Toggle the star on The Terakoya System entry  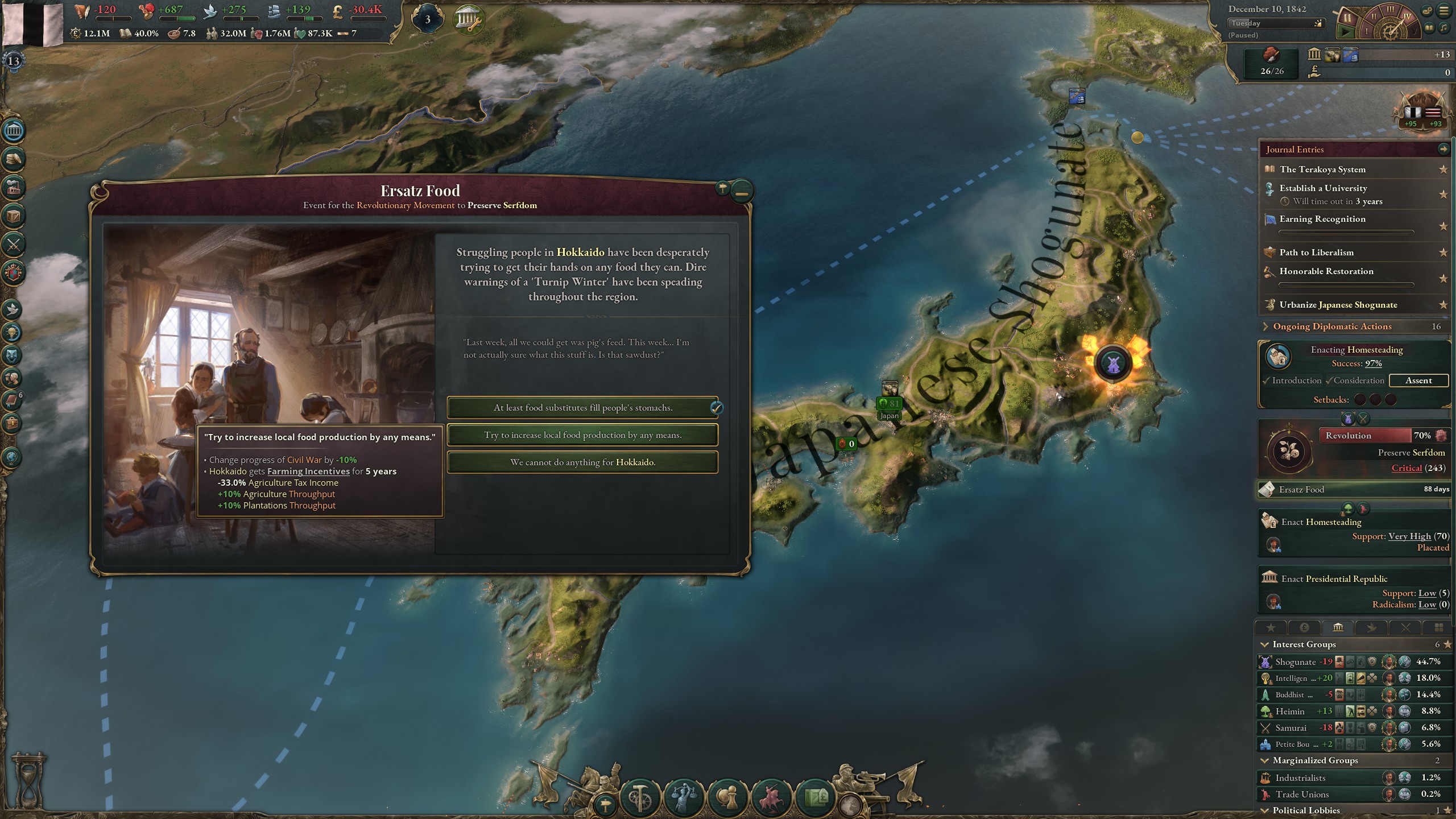[x=1443, y=169]
